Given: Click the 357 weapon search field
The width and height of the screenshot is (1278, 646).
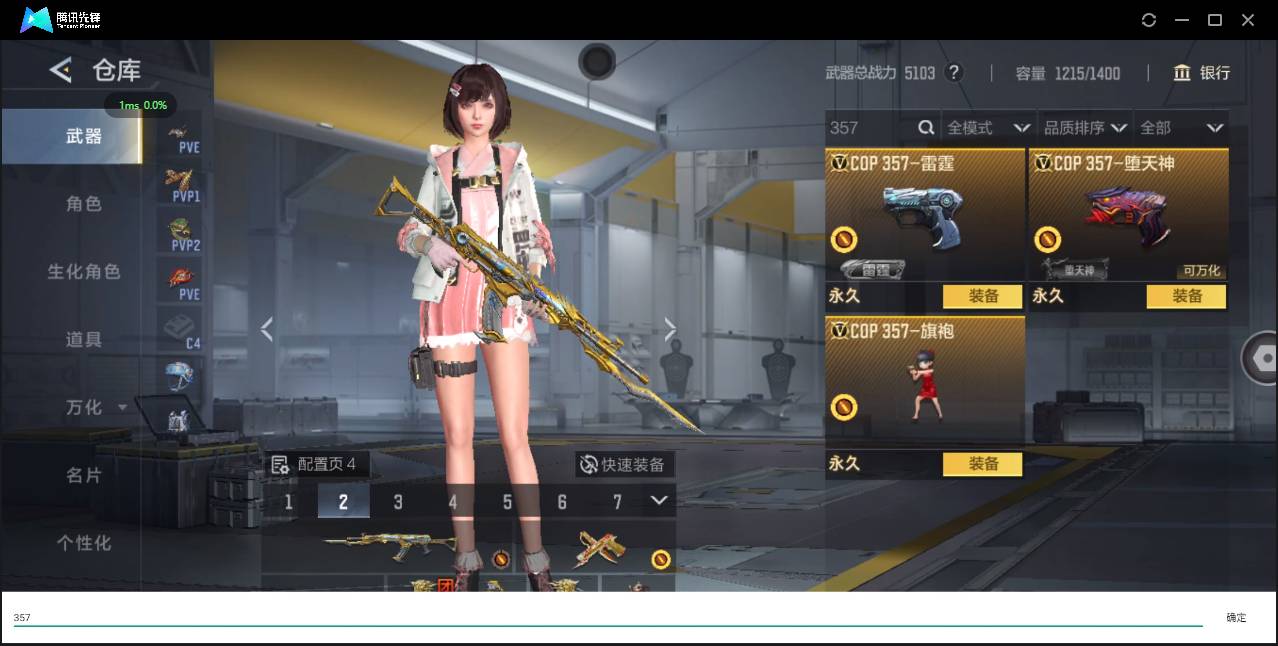Looking at the screenshot, I should point(870,128).
